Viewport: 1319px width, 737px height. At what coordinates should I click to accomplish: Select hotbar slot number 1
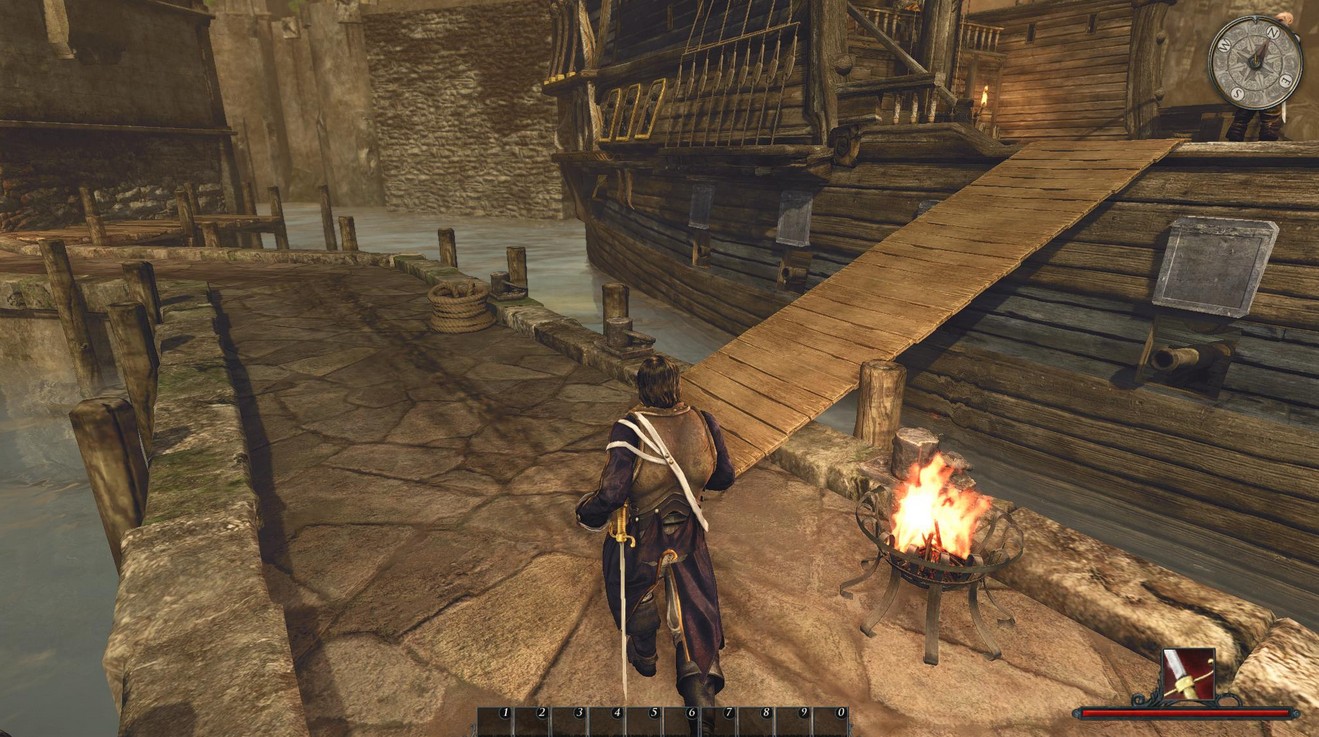coord(496,722)
